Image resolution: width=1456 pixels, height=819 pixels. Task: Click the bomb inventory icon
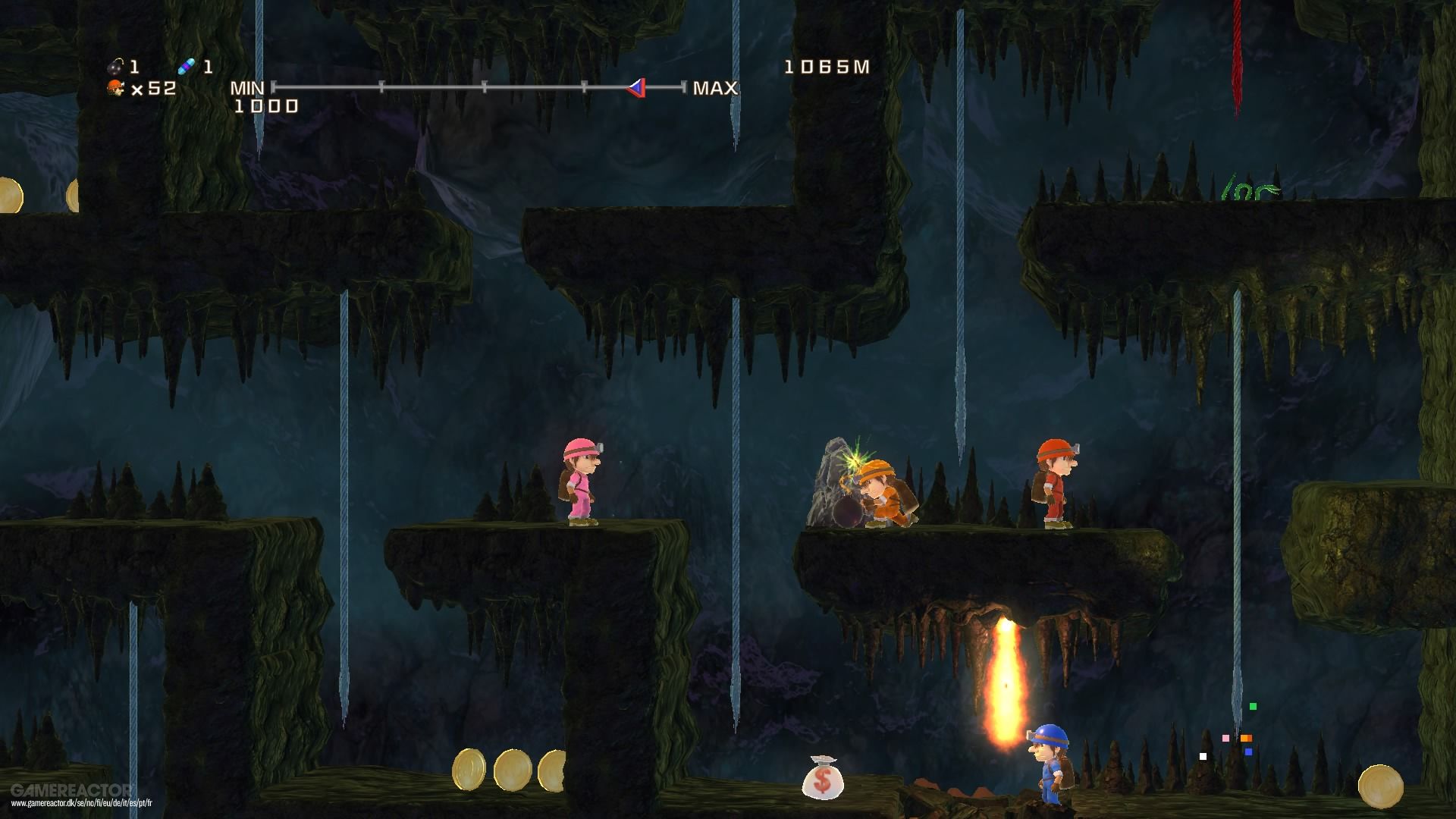pyautogui.click(x=114, y=67)
